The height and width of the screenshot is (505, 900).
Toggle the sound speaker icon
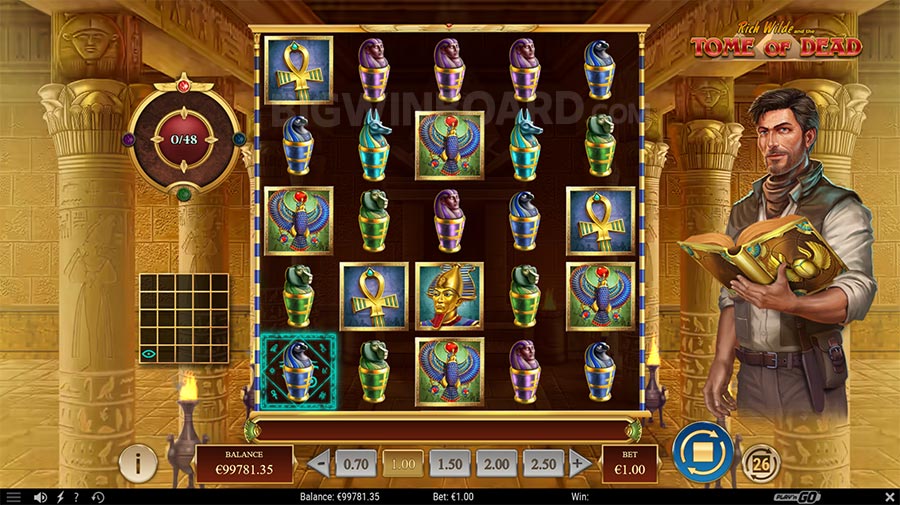(x=41, y=497)
